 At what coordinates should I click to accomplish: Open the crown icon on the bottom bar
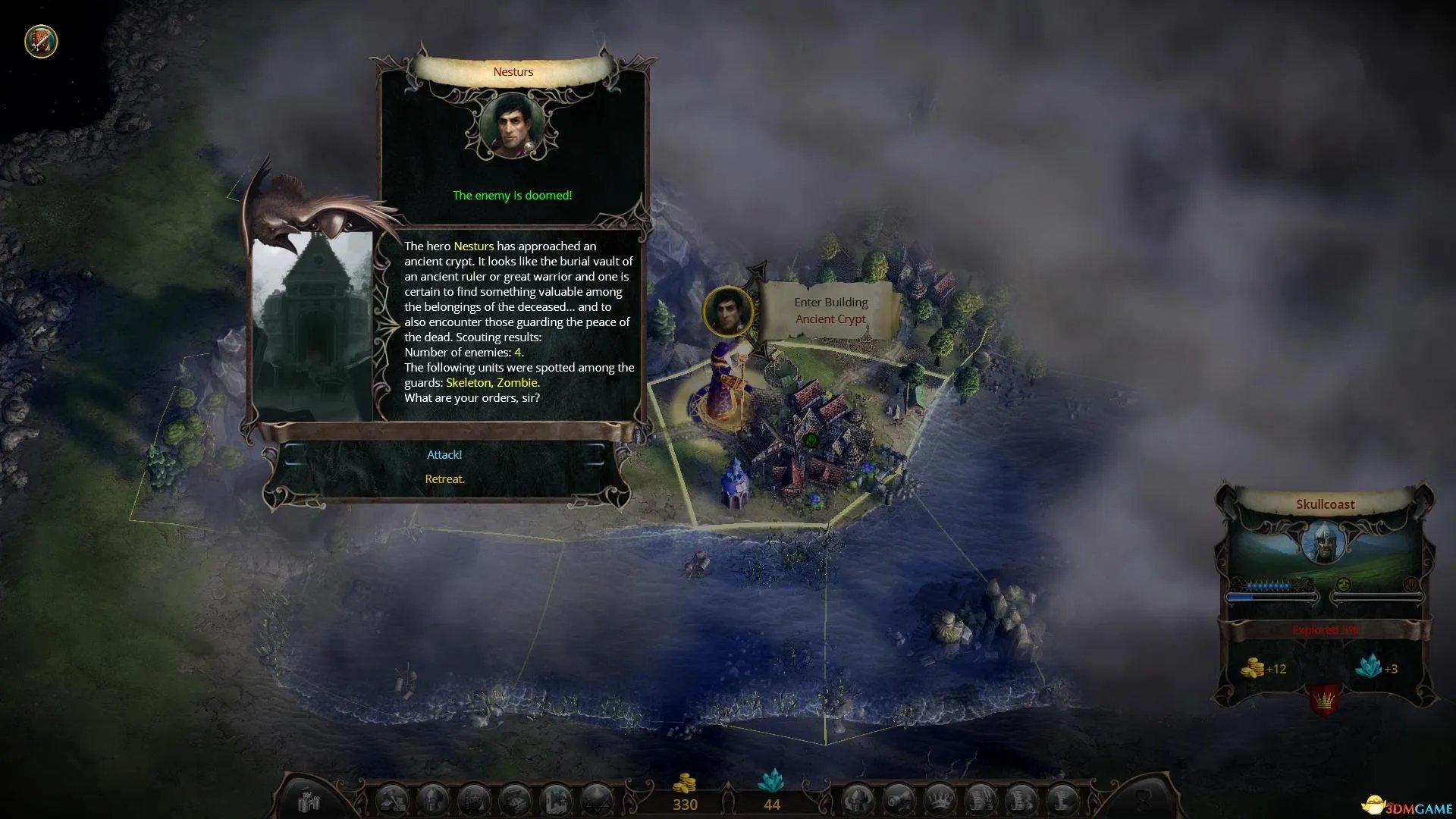coord(940,801)
